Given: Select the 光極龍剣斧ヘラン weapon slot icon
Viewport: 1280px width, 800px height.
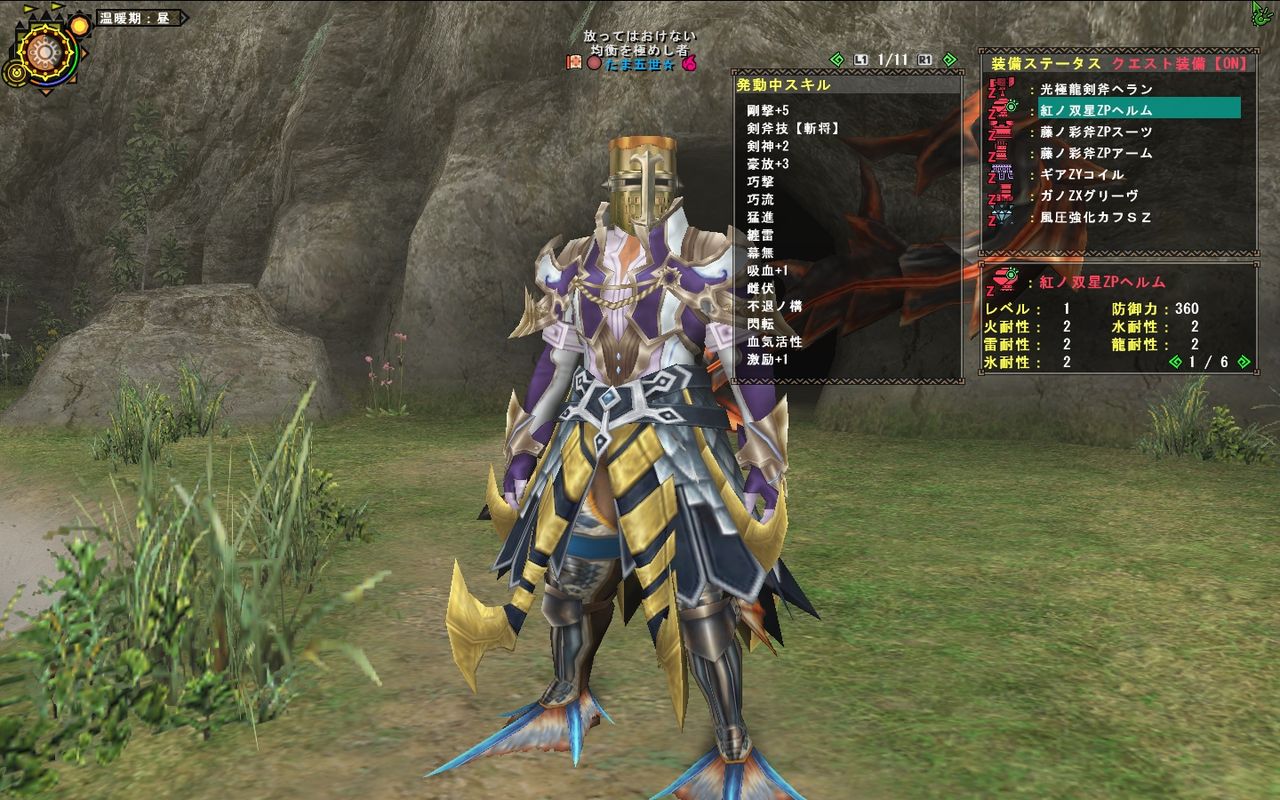Looking at the screenshot, I should (1003, 85).
